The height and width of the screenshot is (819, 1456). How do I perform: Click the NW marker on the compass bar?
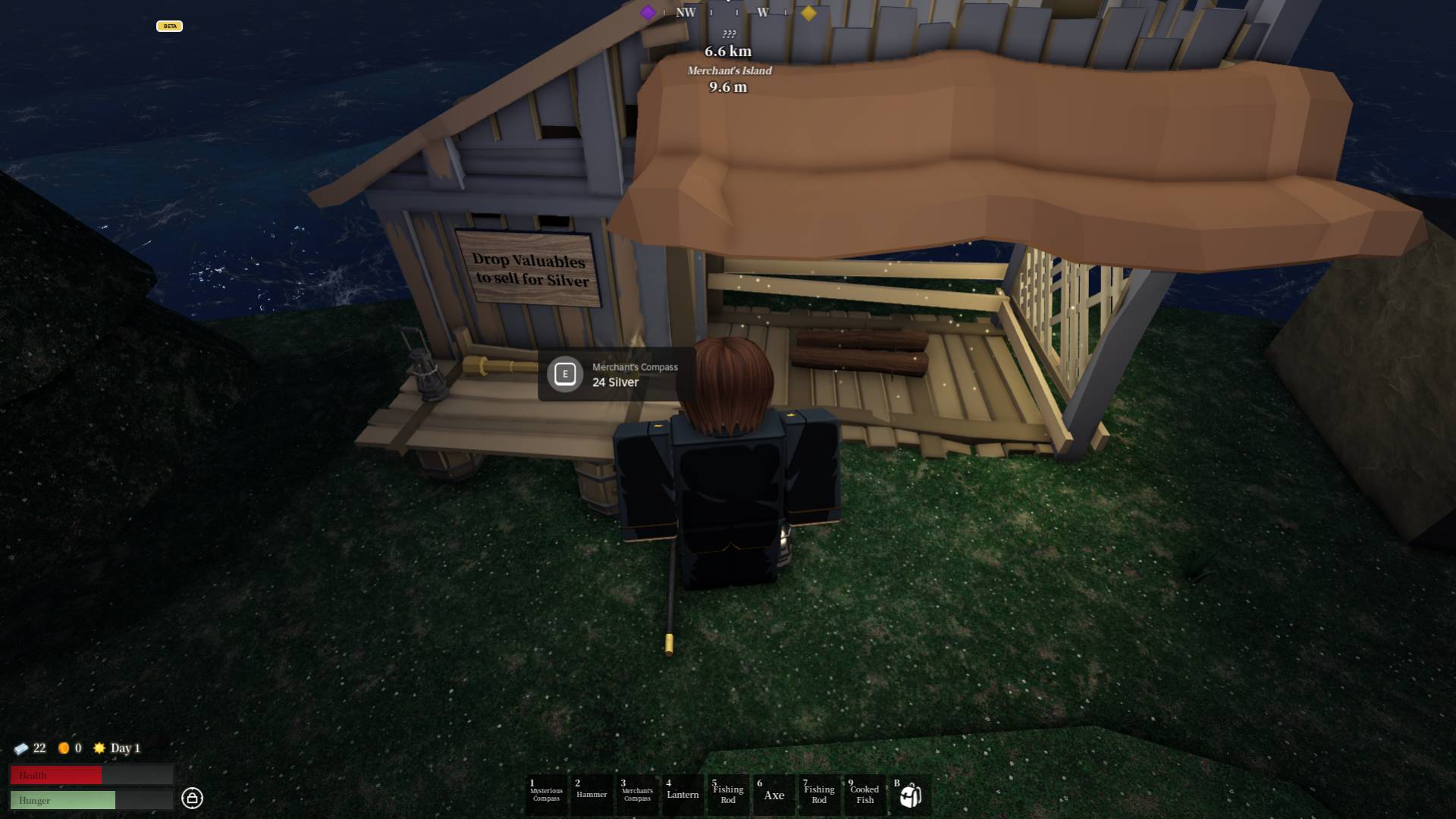coord(686,13)
